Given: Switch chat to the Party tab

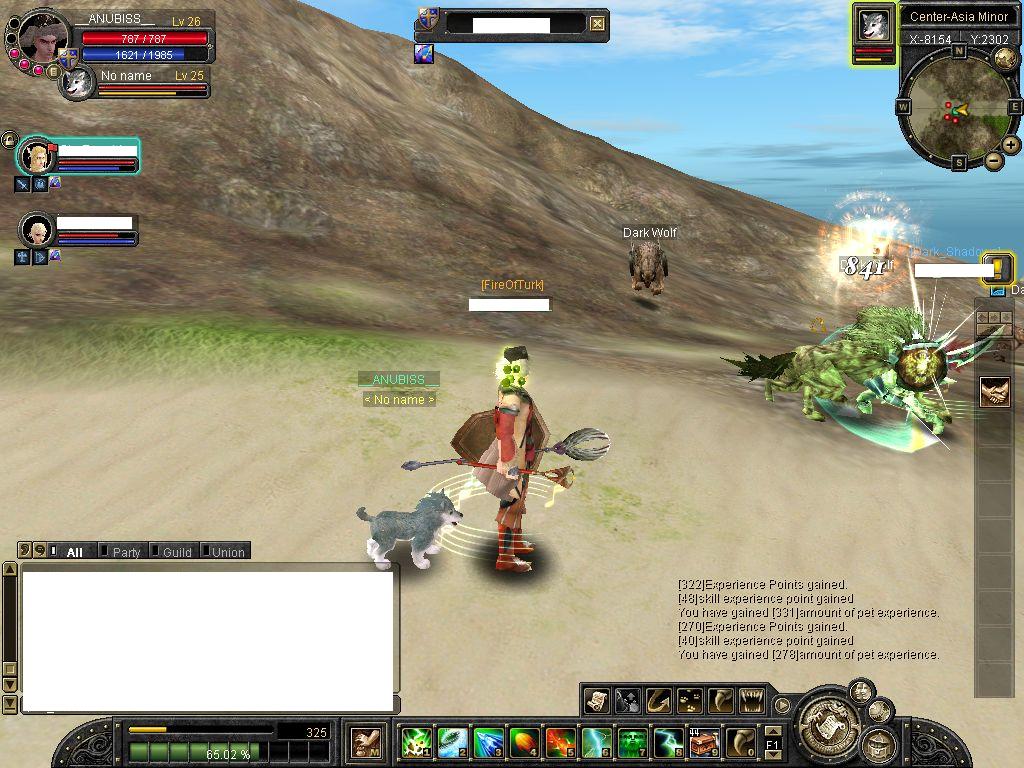Looking at the screenshot, I should pyautogui.click(x=126, y=552).
